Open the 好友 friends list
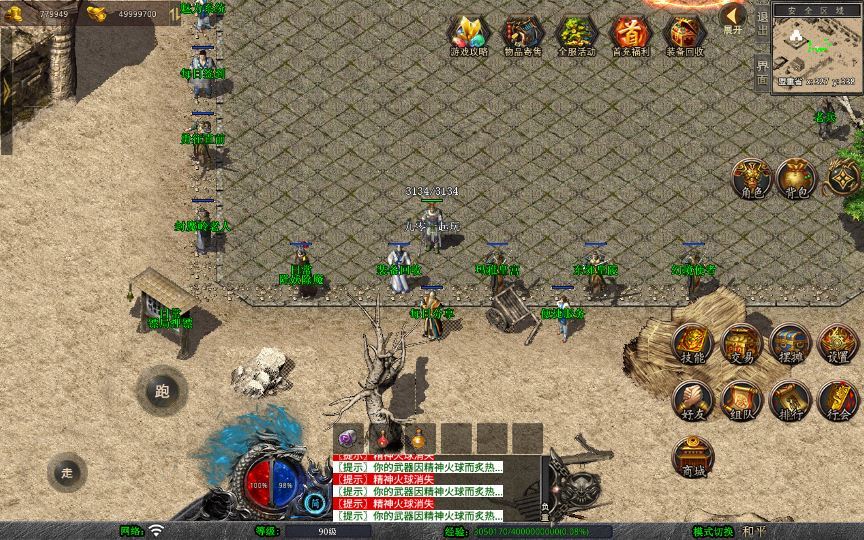Image resolution: width=864 pixels, height=540 pixels. click(x=692, y=401)
